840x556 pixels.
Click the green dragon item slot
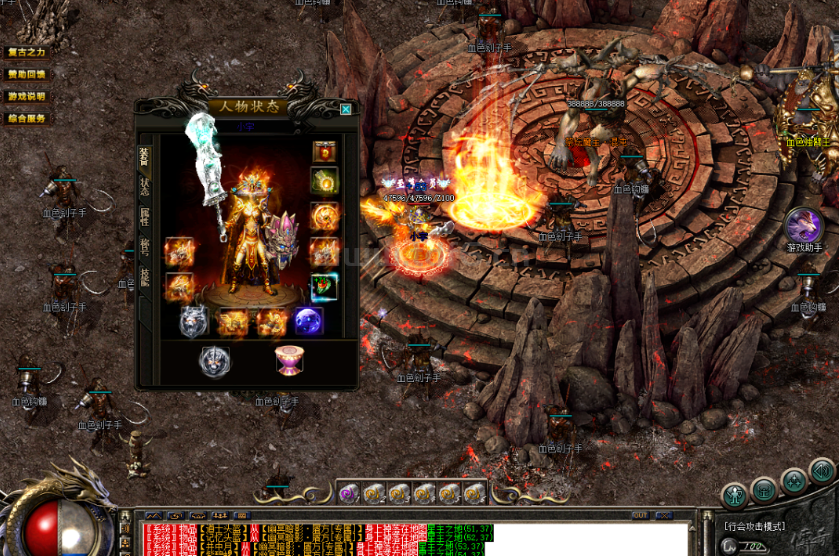point(324,287)
